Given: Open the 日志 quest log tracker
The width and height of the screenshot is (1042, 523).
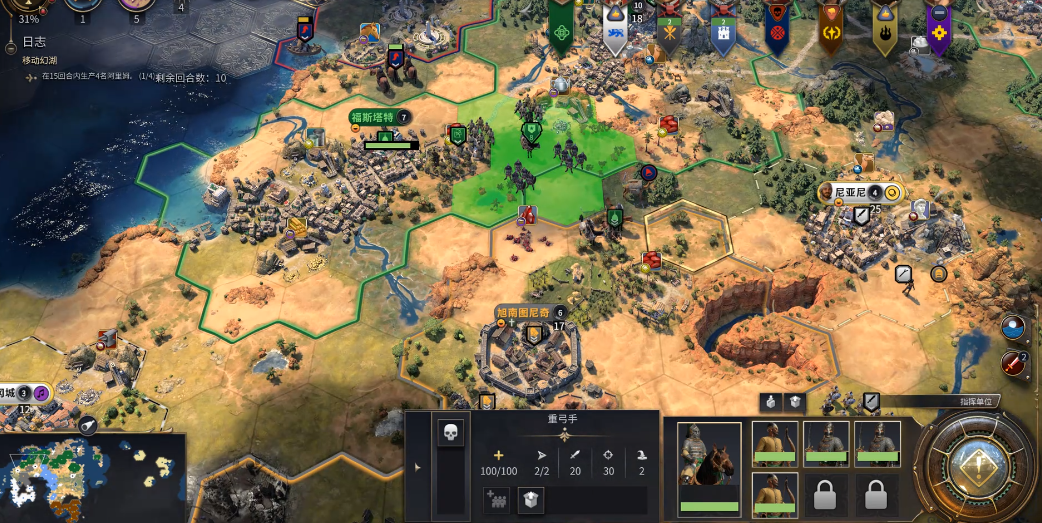Looking at the screenshot, I should [x=35, y=44].
